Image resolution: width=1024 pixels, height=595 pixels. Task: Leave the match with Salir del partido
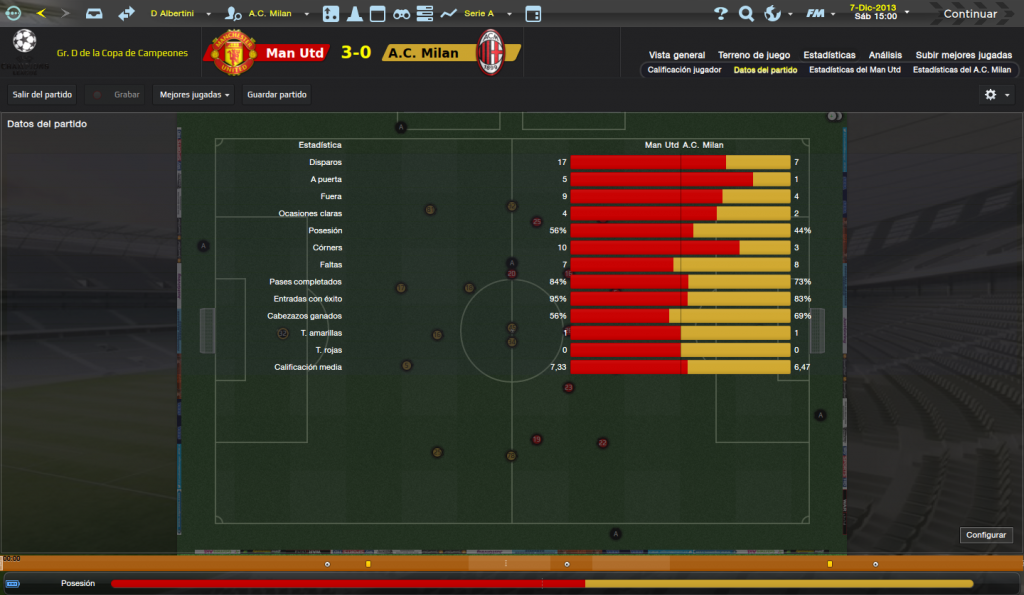(42, 94)
